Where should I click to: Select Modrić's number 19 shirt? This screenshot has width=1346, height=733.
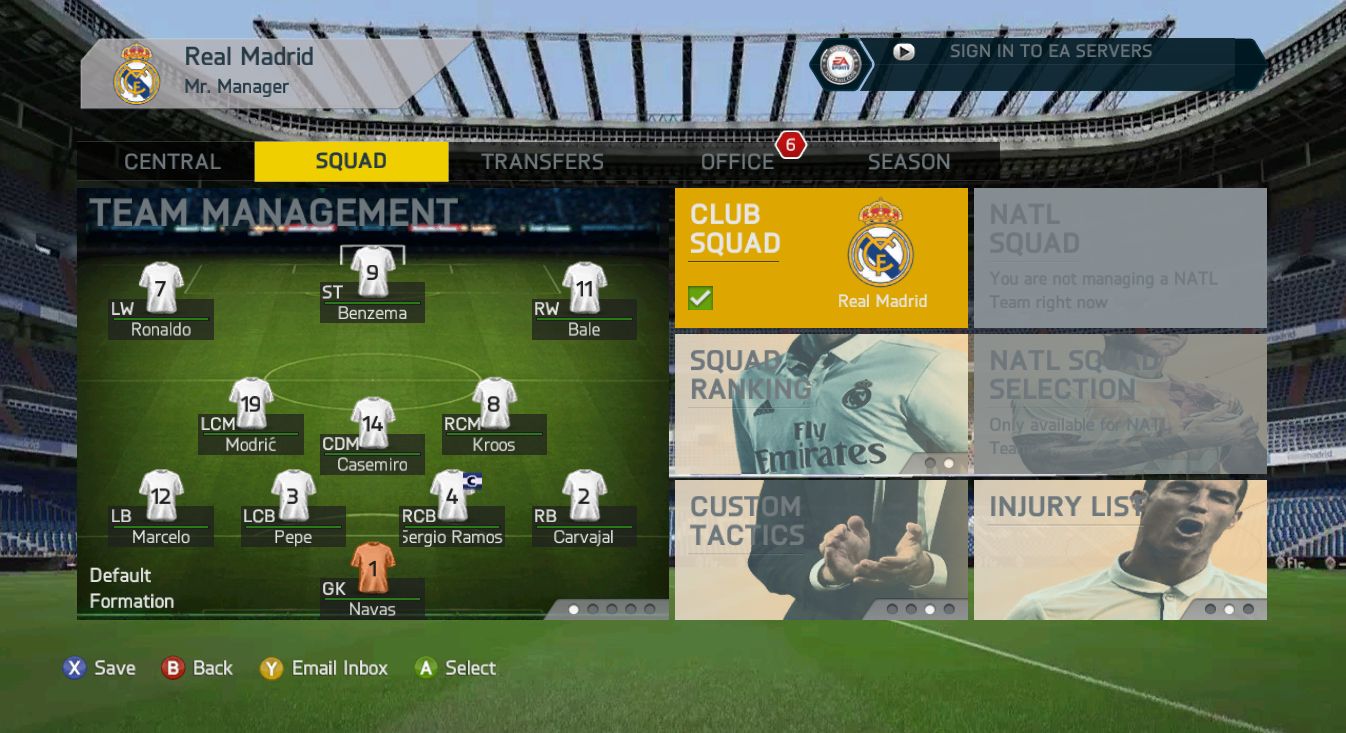point(251,404)
